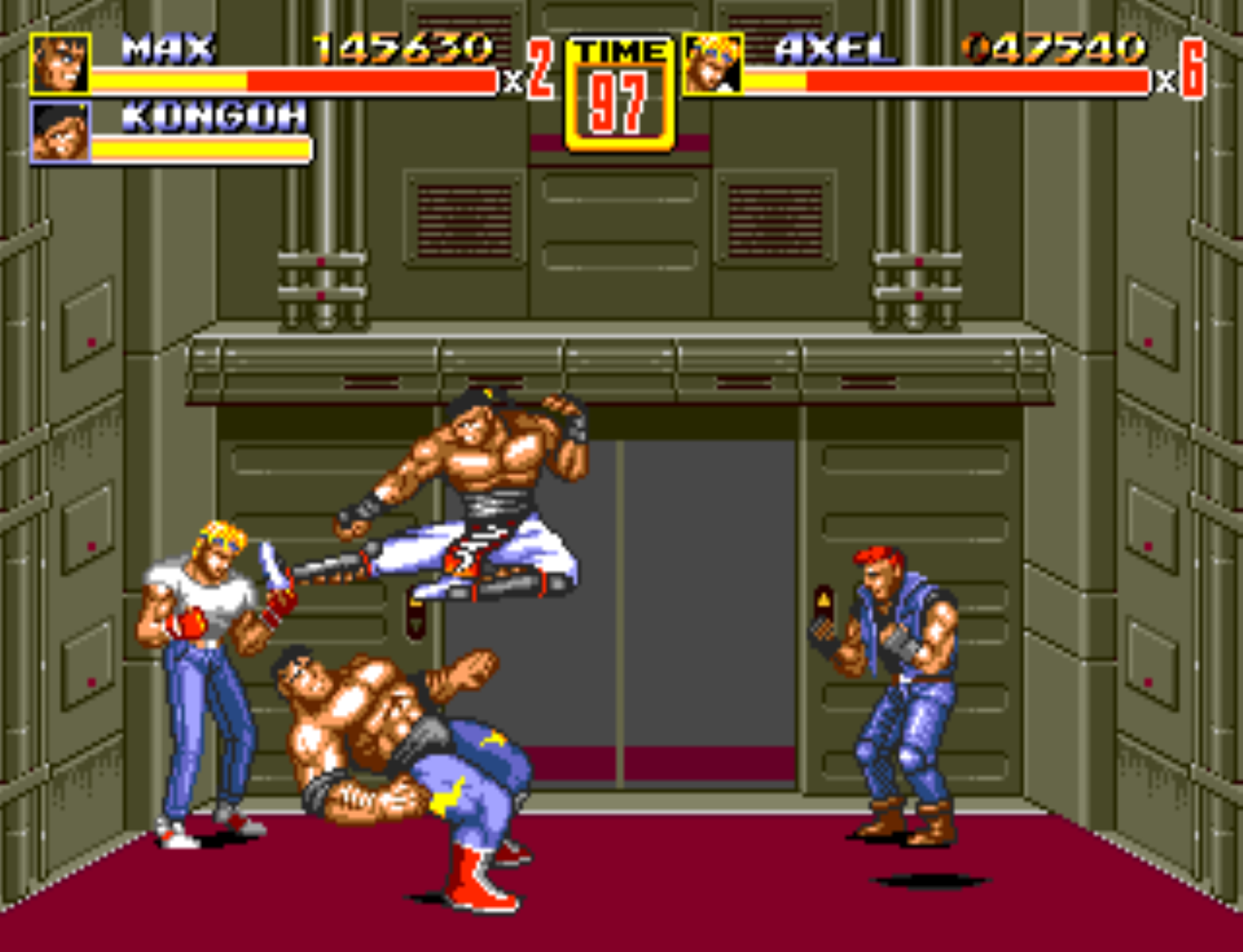Click Axel's character portrait icon
The width and height of the screenshot is (1243, 952).
[711, 64]
